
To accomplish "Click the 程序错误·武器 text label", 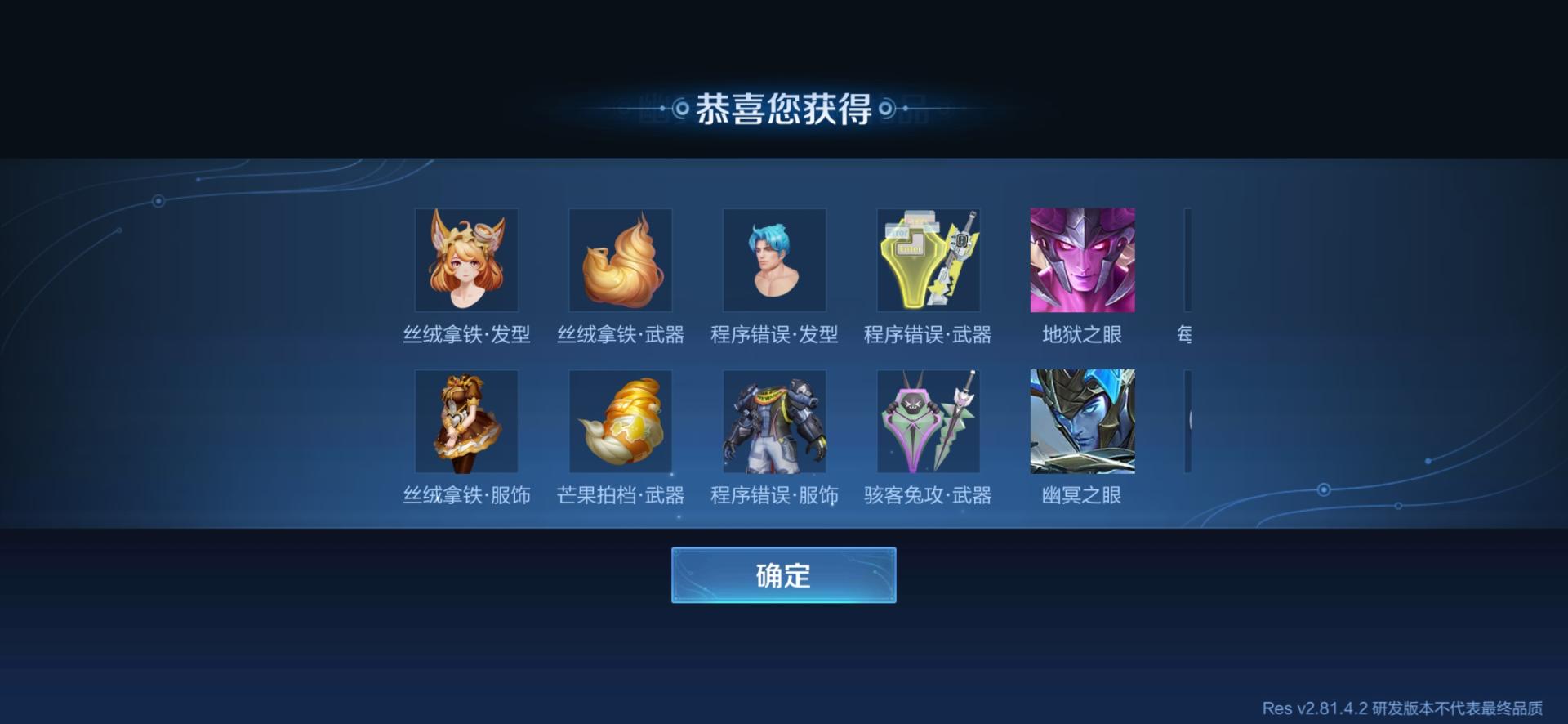I will 928,334.
